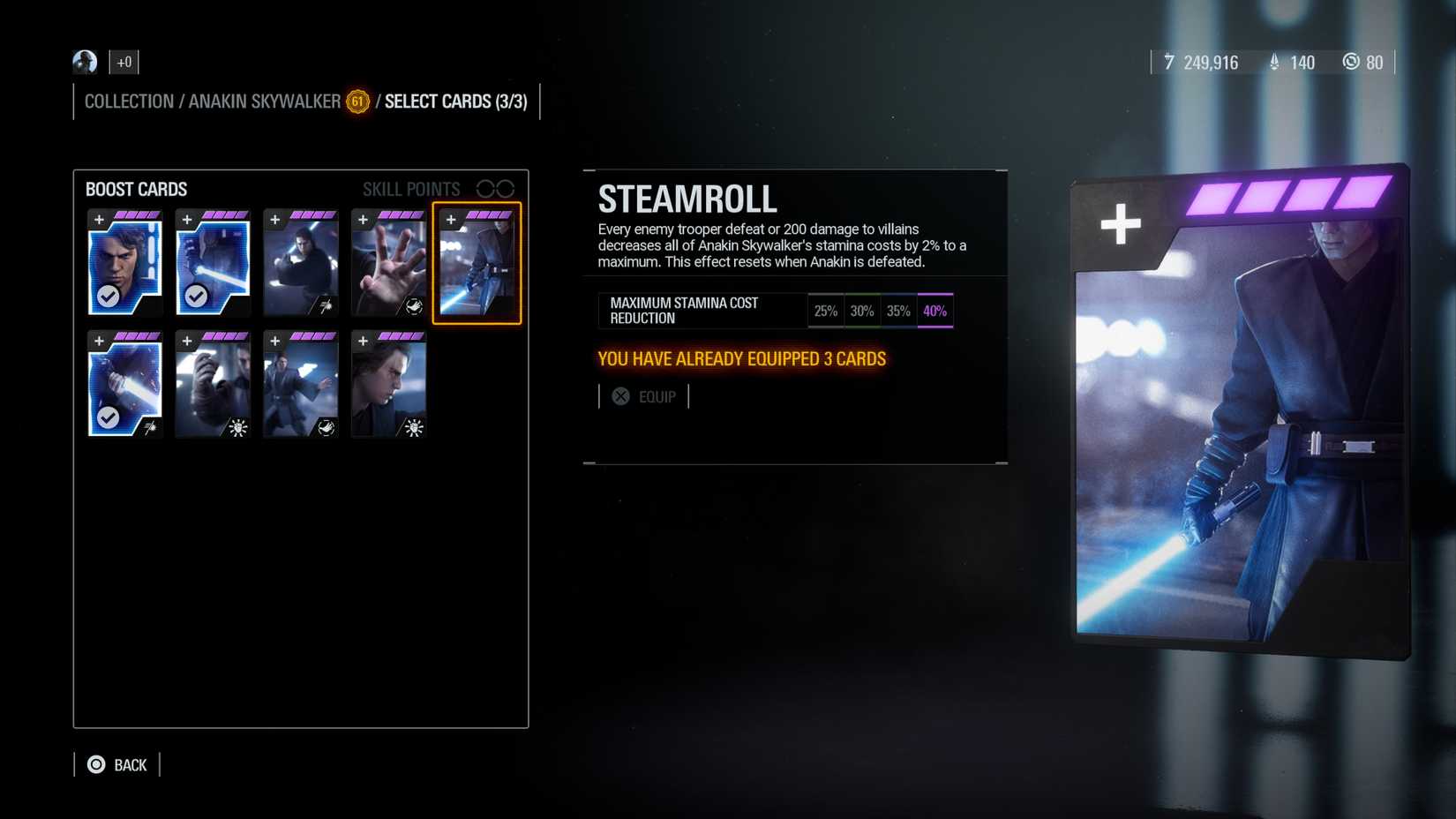This screenshot has height=819, width=1456.
Task: Select the 35% stamina cost reduction option
Action: coord(898,310)
